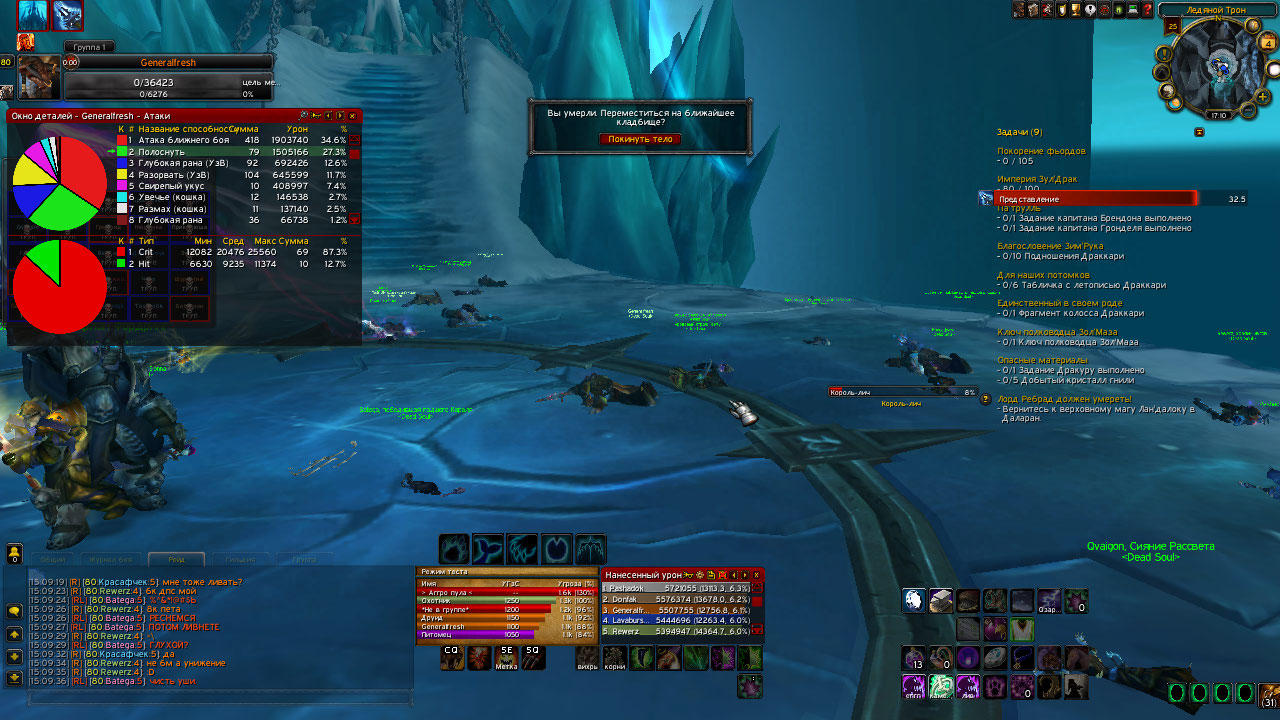Release spirit with the Покинуть тело button

pyautogui.click(x=639, y=139)
